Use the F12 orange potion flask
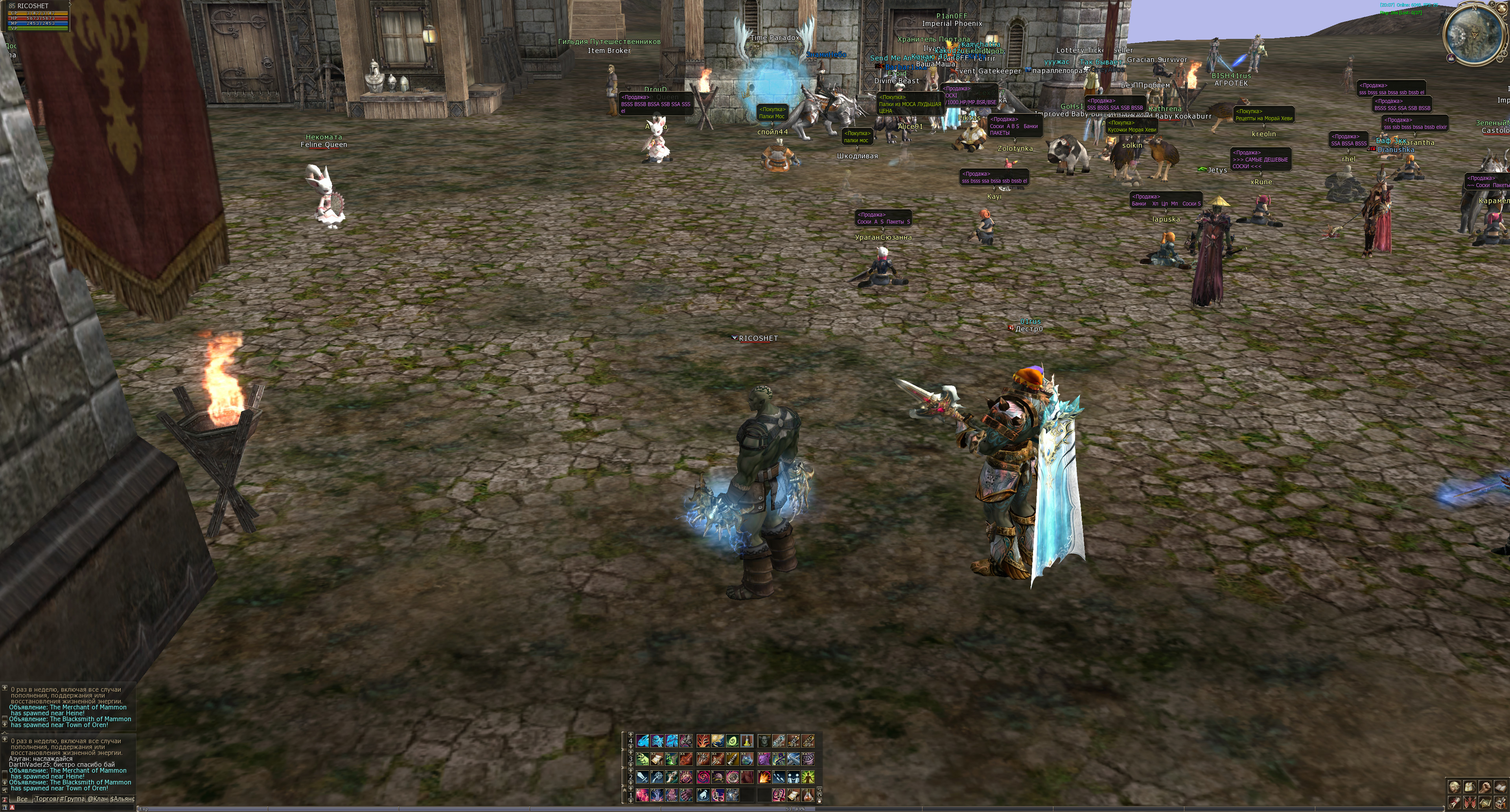1510x812 pixels. click(808, 795)
